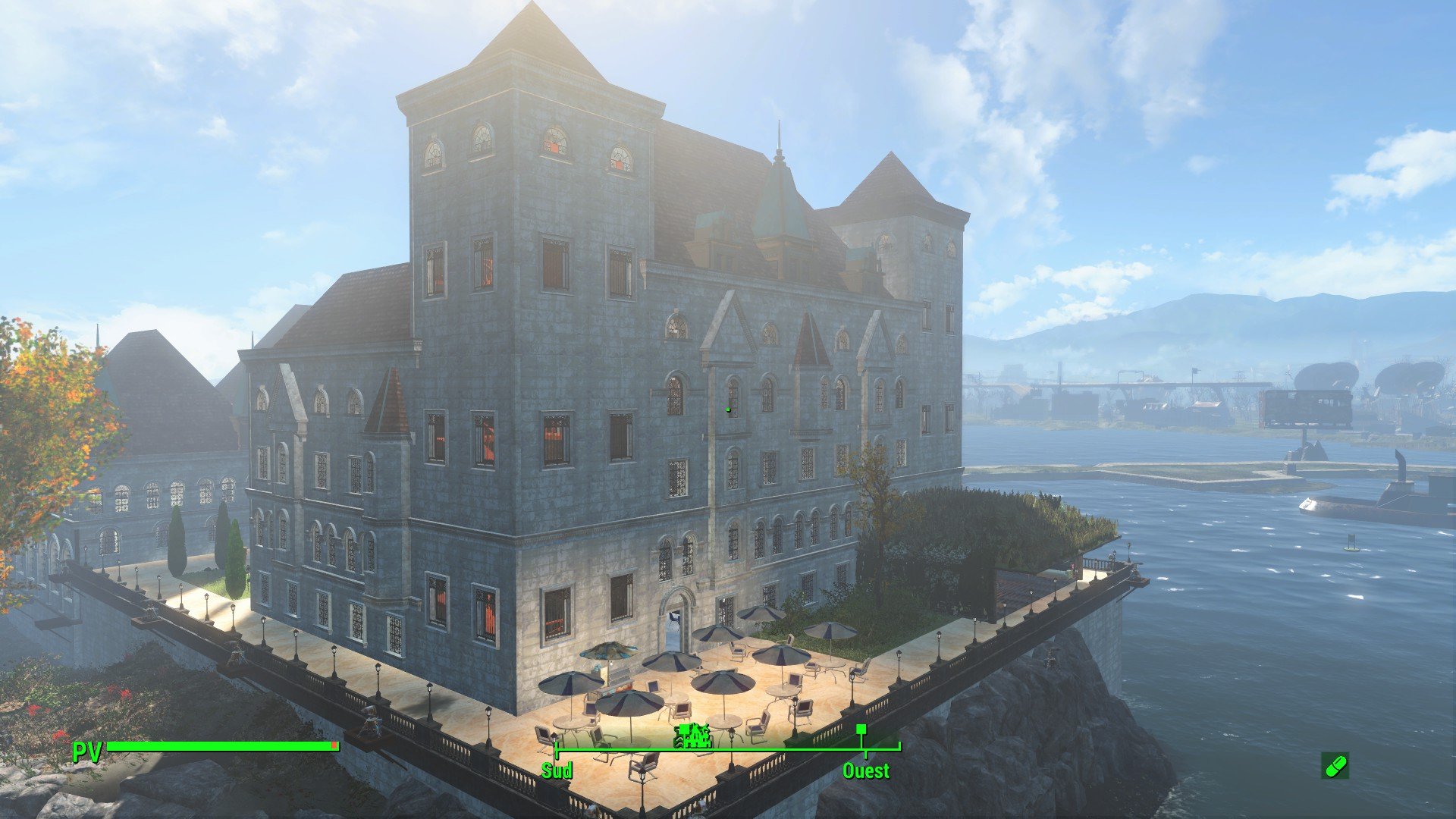Click the green stimpak icon
This screenshot has width=1456, height=819.
point(1335,766)
